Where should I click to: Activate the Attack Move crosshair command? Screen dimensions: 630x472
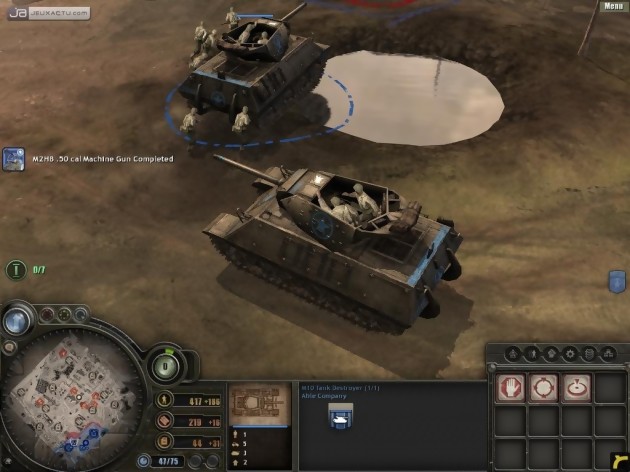(x=544, y=387)
